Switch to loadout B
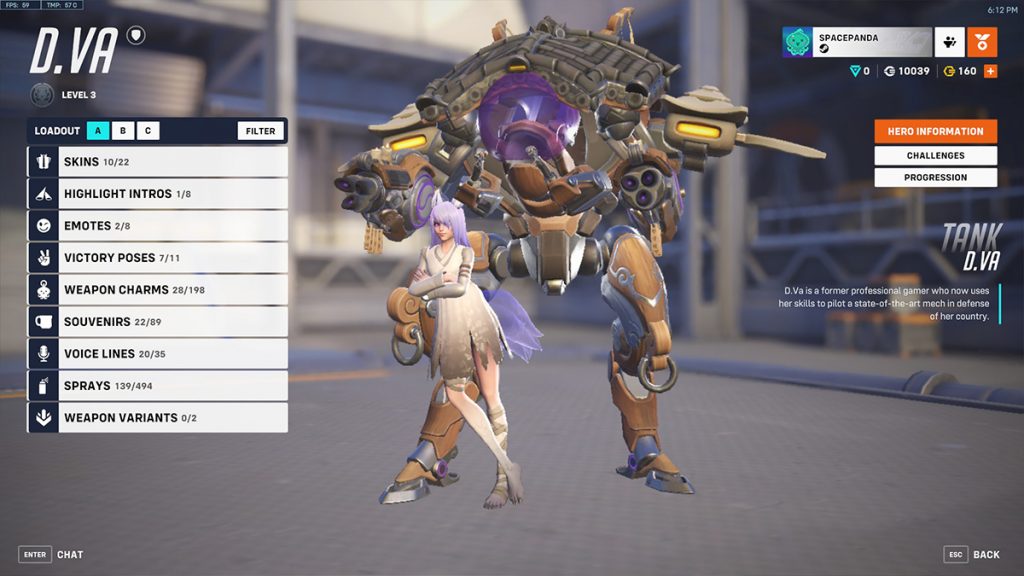This screenshot has width=1024, height=576. 123,131
